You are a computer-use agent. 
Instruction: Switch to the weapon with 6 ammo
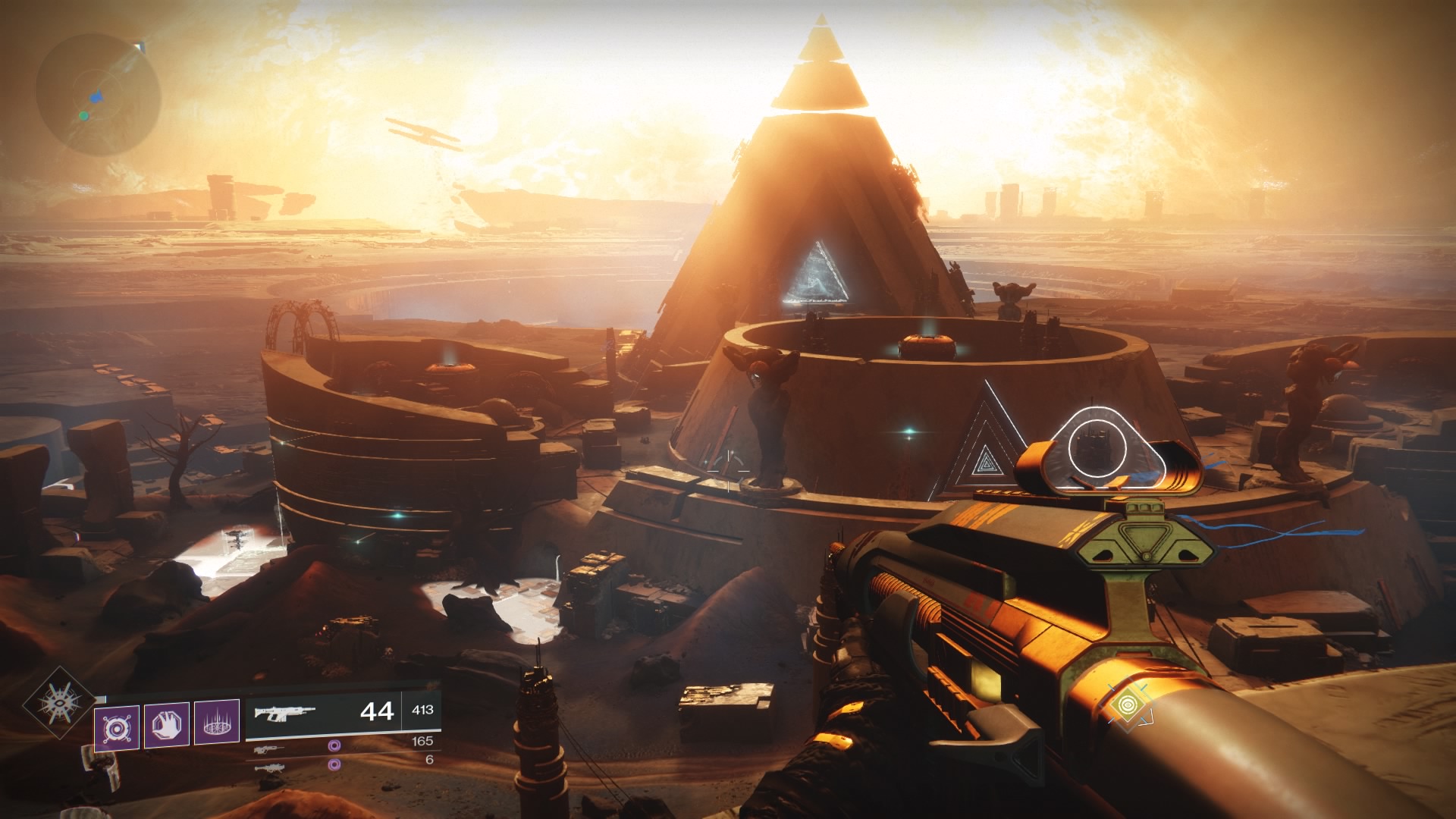pyautogui.click(x=270, y=767)
